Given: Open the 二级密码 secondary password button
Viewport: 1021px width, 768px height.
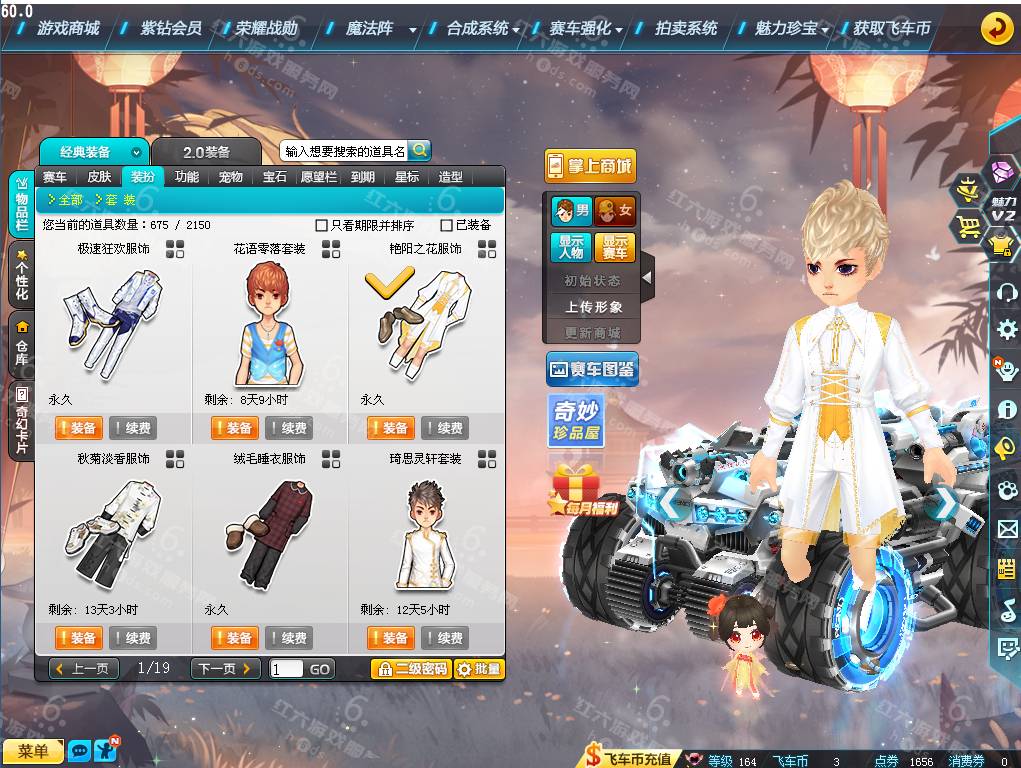Looking at the screenshot, I should click(411, 669).
